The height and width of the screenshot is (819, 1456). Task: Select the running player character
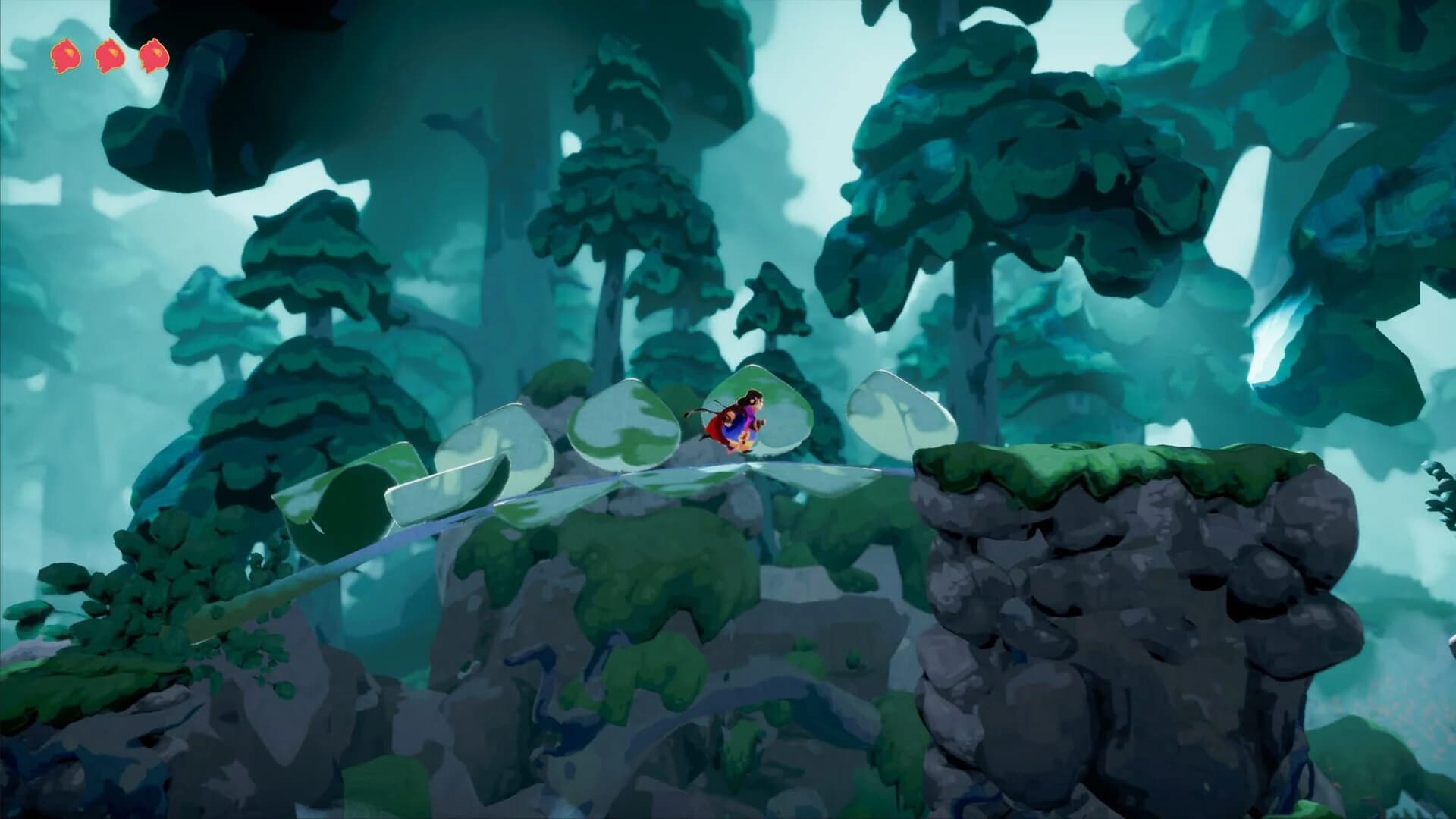click(739, 421)
